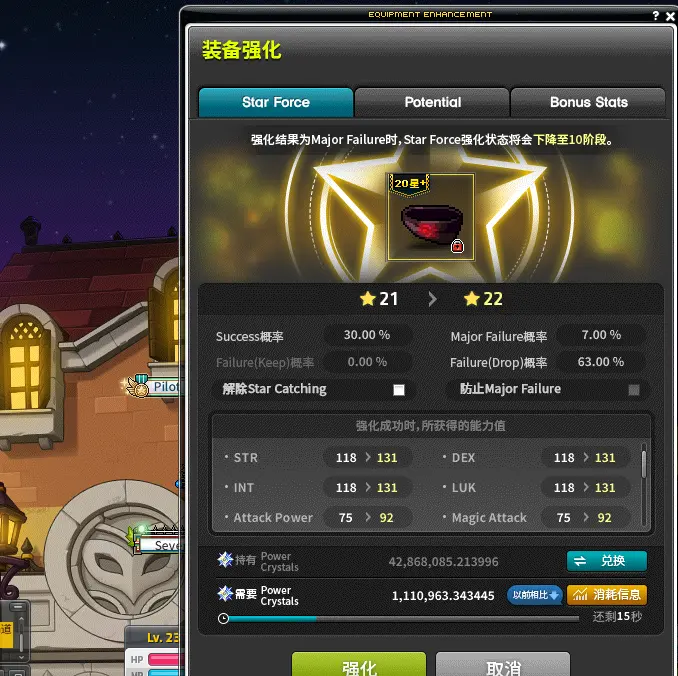Select the Bonus Stats tab
Screen dimensions: 678x676
click(x=588, y=102)
